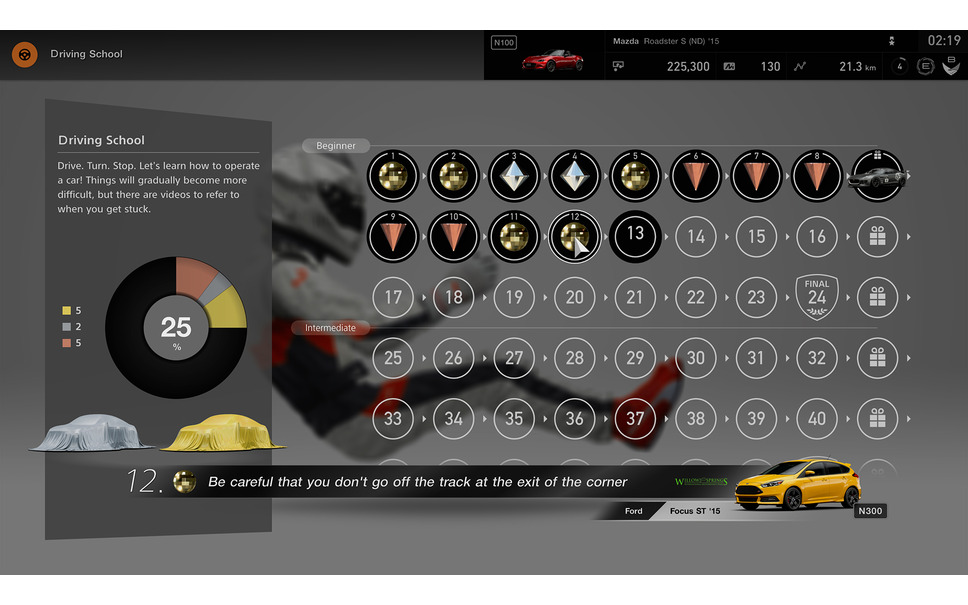Choose the FINAL 24 lesson badge
968x605 pixels.
click(x=817, y=297)
